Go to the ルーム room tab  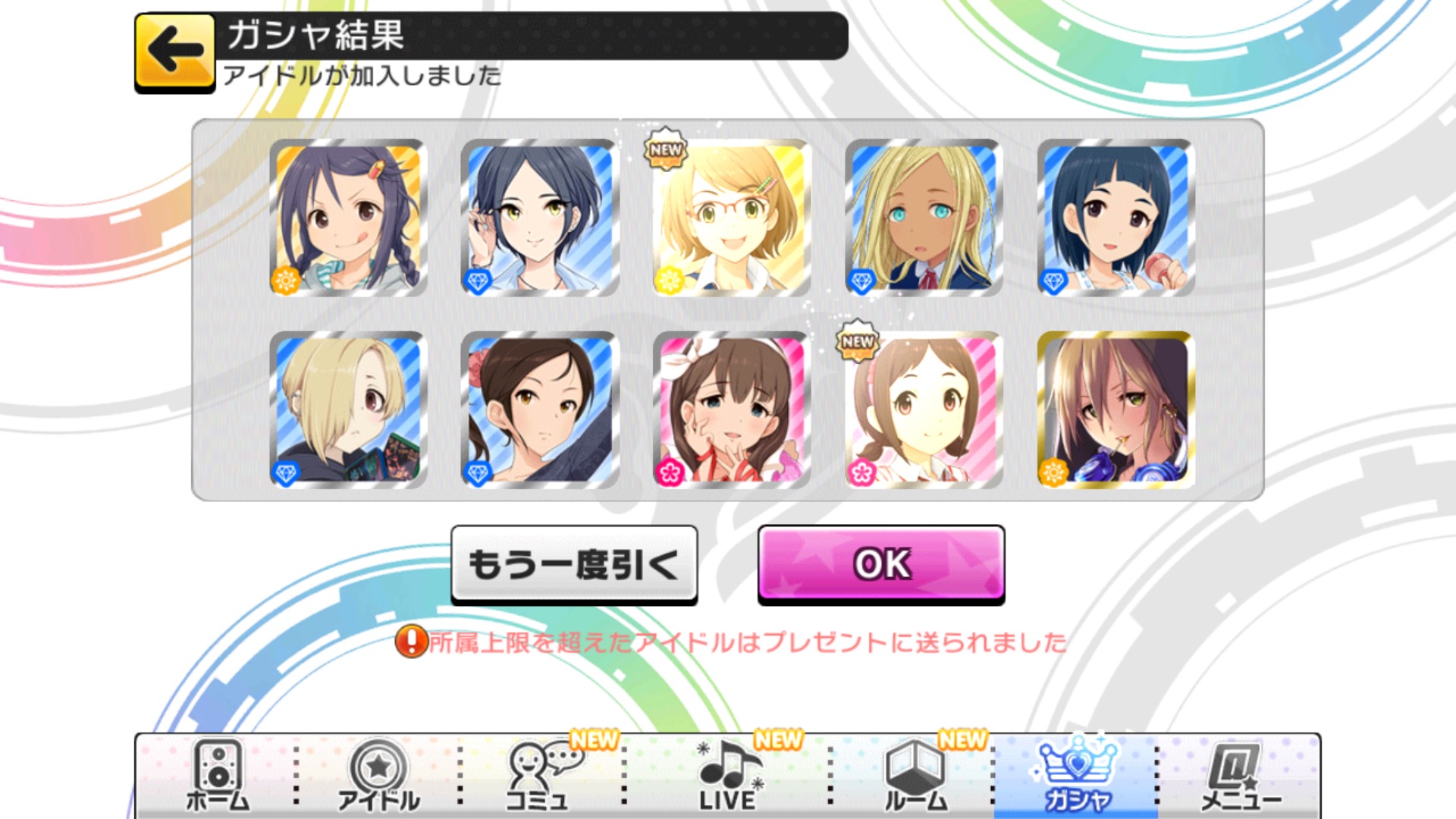coord(916,775)
